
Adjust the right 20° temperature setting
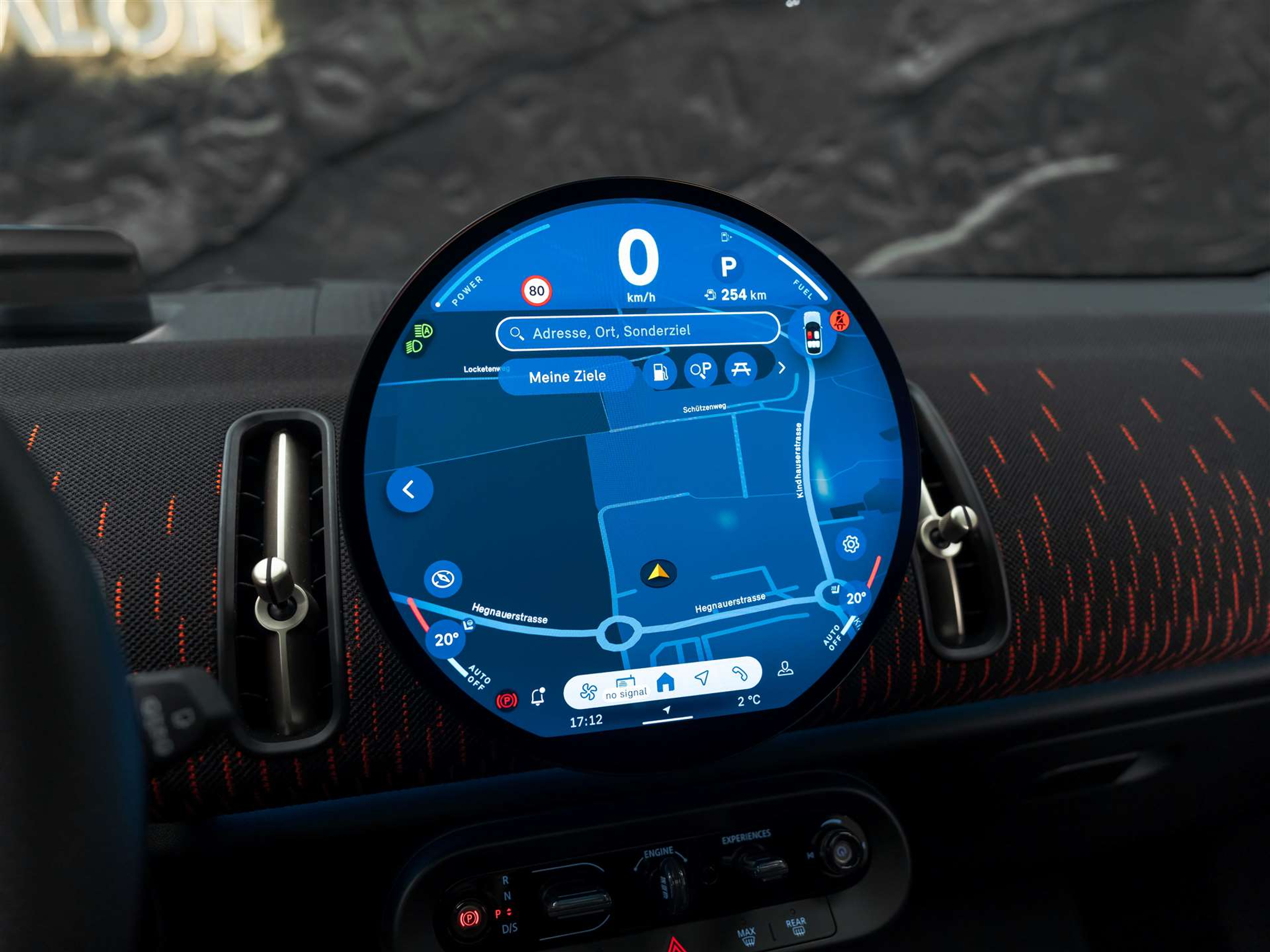coord(856,598)
